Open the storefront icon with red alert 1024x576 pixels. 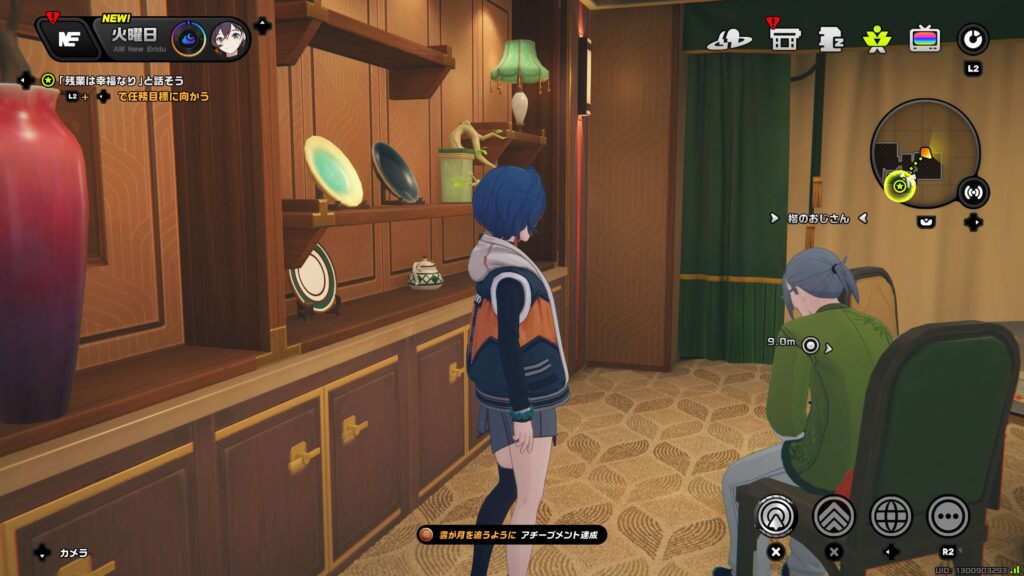785,39
